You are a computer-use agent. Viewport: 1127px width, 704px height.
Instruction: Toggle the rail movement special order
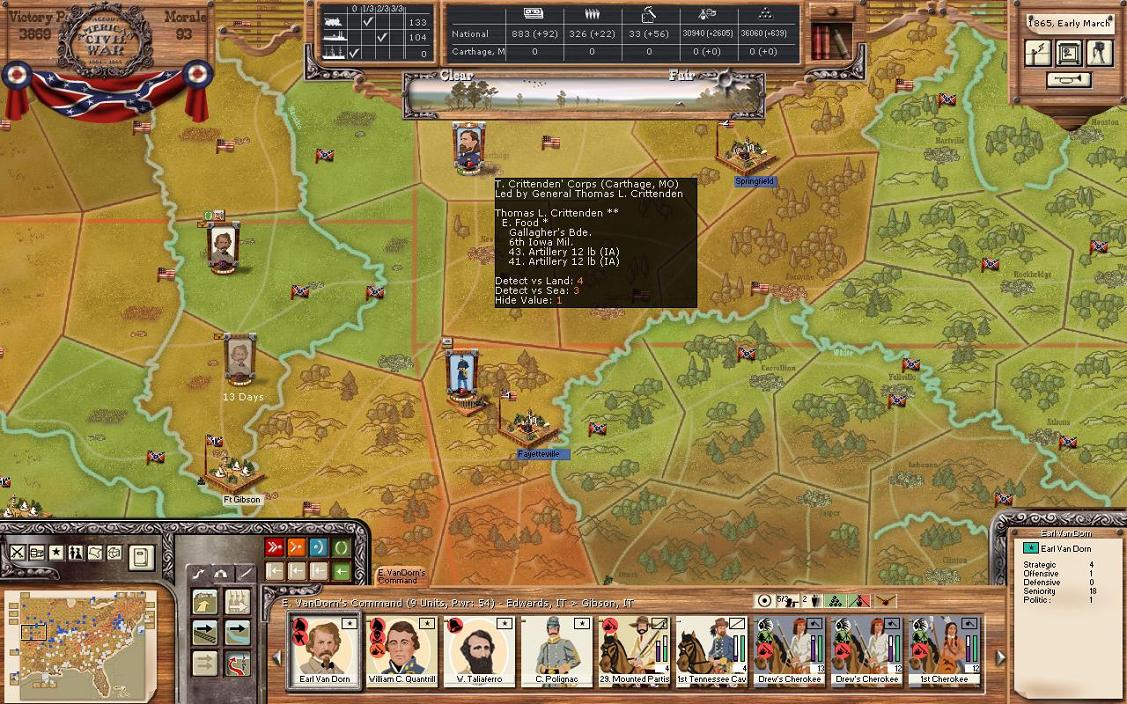[x=205, y=633]
